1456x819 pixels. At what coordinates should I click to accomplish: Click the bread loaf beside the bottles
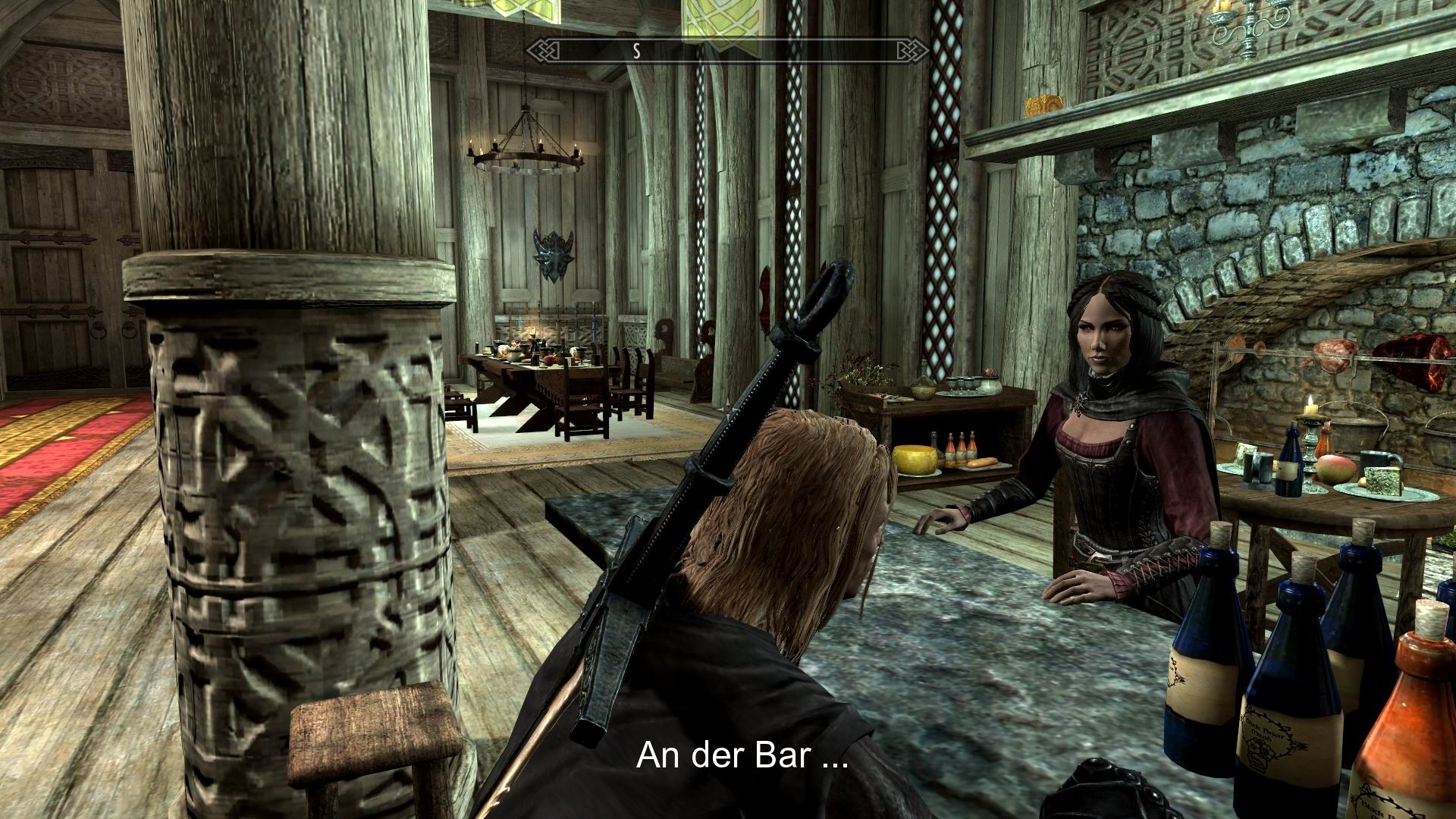pos(981,463)
